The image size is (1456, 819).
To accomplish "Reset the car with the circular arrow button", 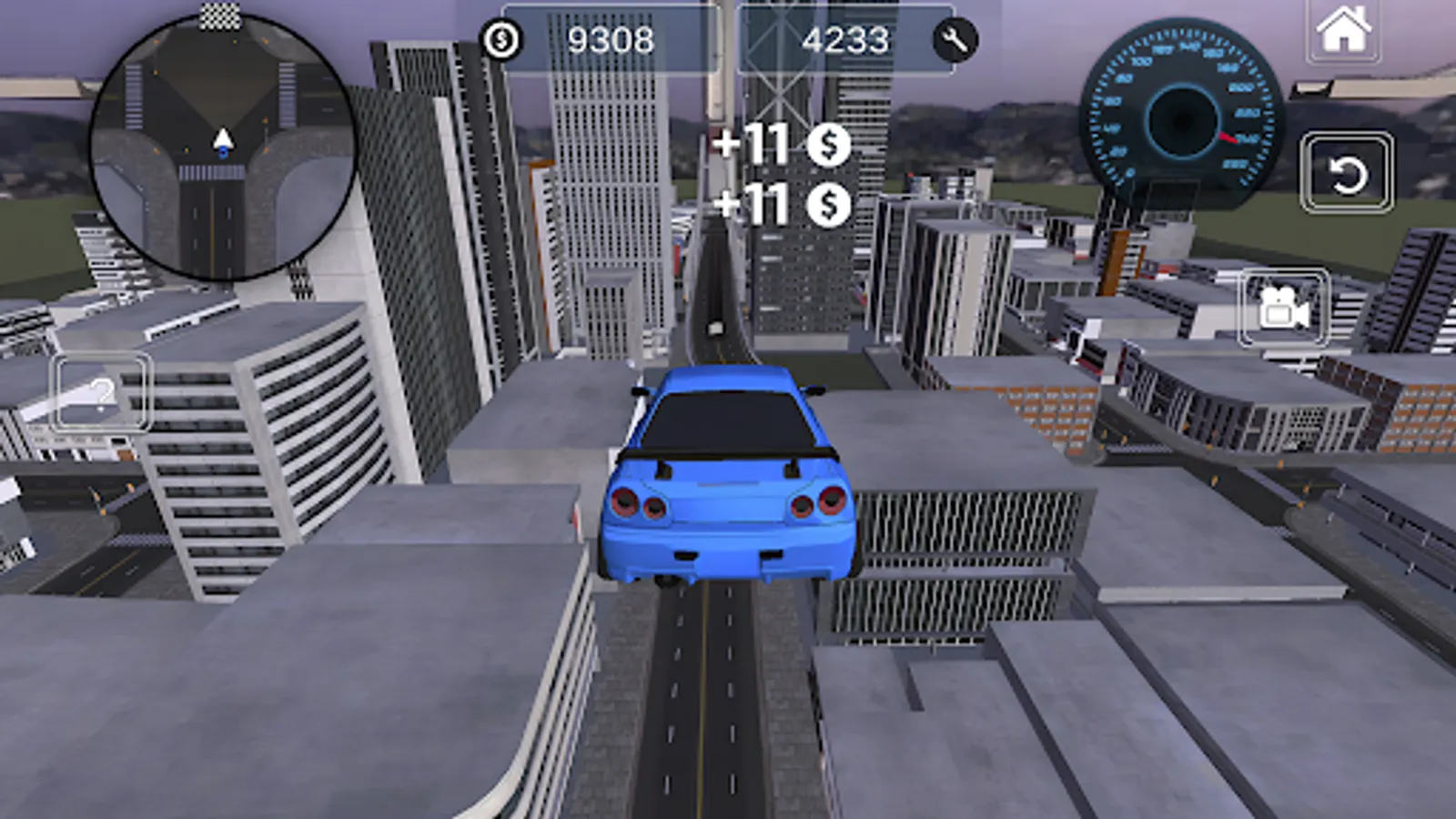I will 1346,173.
